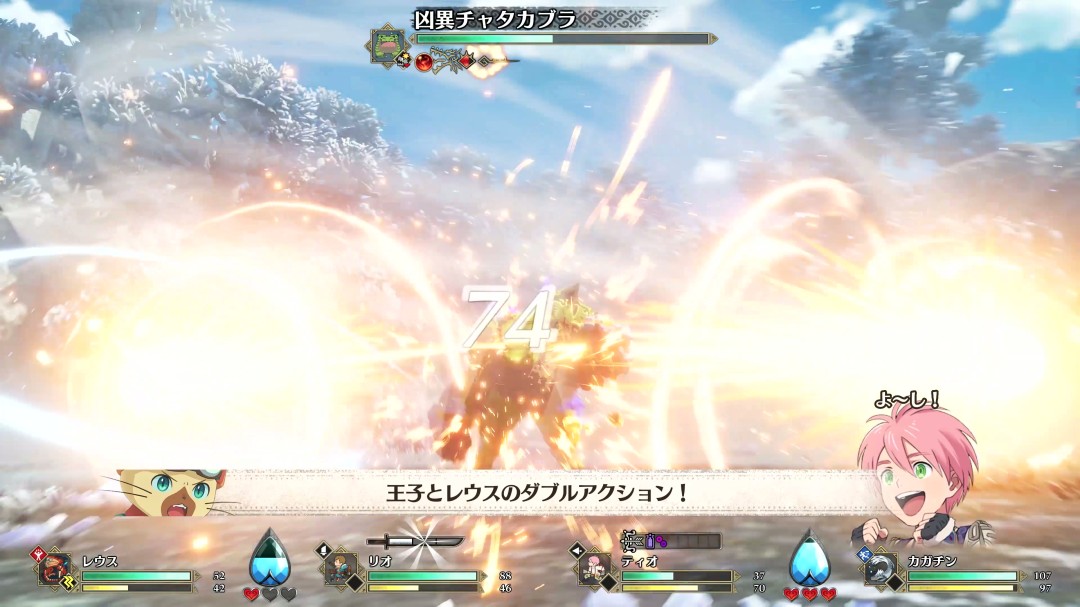Activate the kinship gauge teardrop beside ティオ
The image size is (1080, 607).
pyautogui.click(x=809, y=557)
